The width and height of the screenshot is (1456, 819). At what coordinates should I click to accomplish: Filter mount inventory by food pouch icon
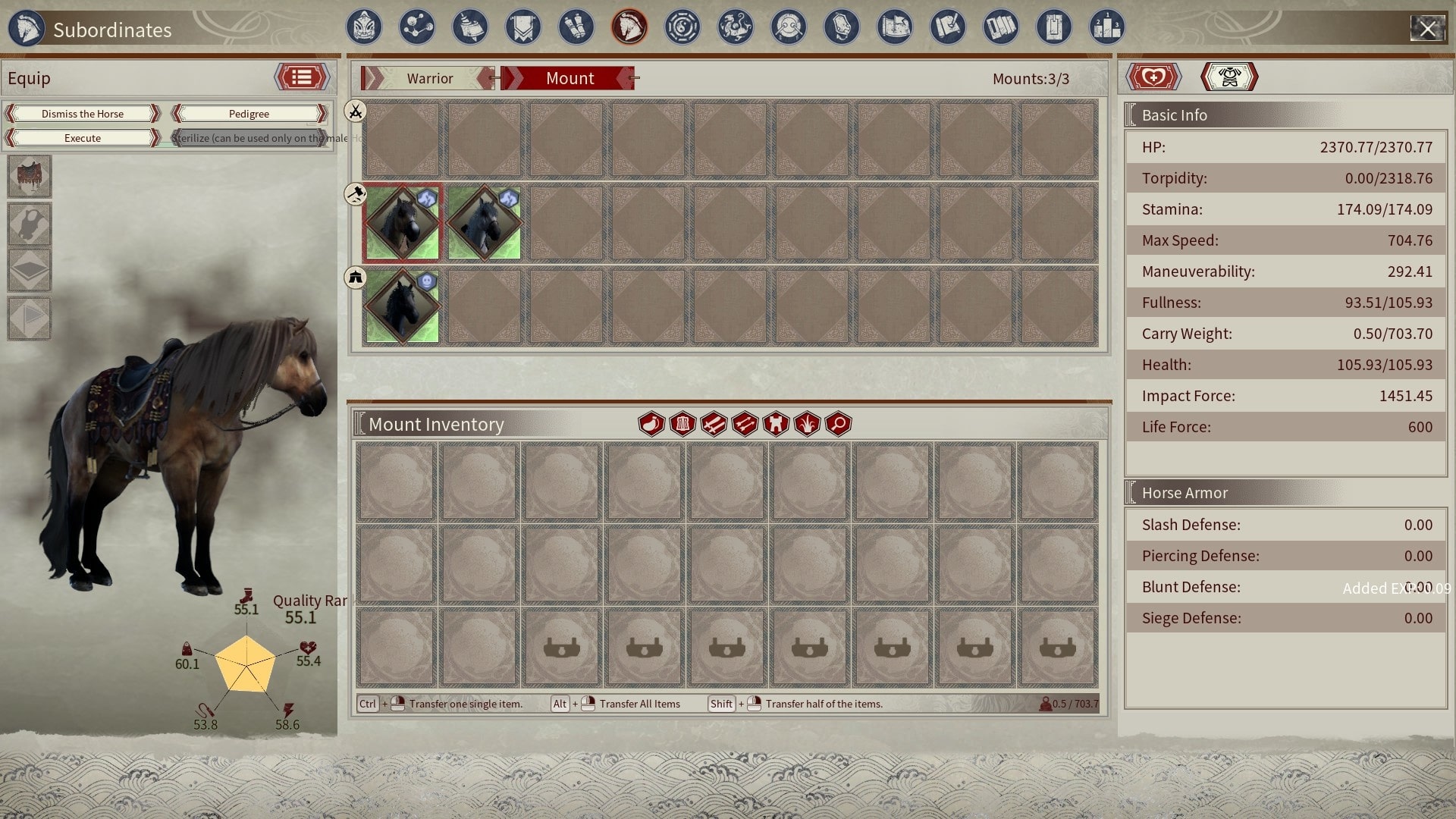pyautogui.click(x=651, y=424)
